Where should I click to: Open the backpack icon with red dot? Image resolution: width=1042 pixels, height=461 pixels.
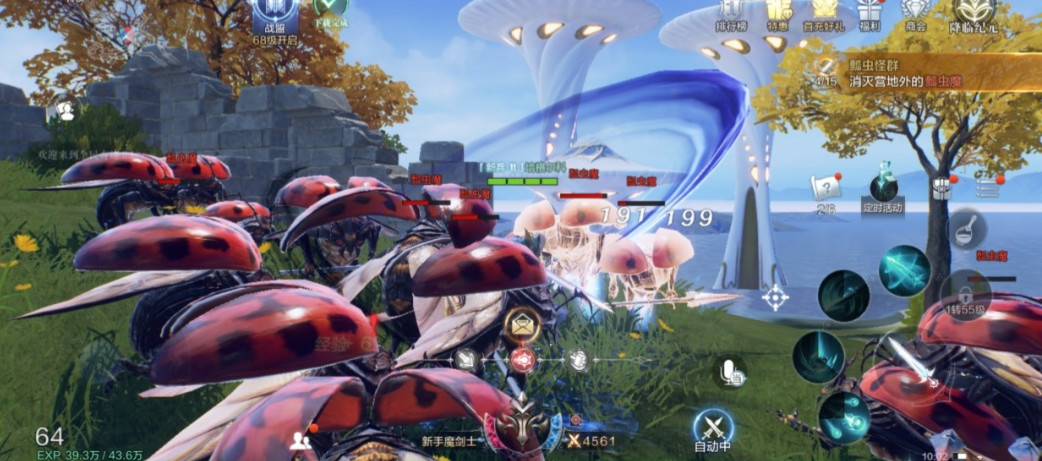coord(940,187)
